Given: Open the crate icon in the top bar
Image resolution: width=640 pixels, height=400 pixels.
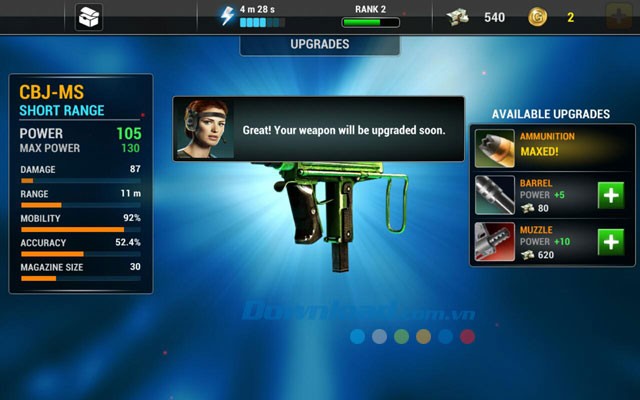Looking at the screenshot, I should click(x=89, y=17).
